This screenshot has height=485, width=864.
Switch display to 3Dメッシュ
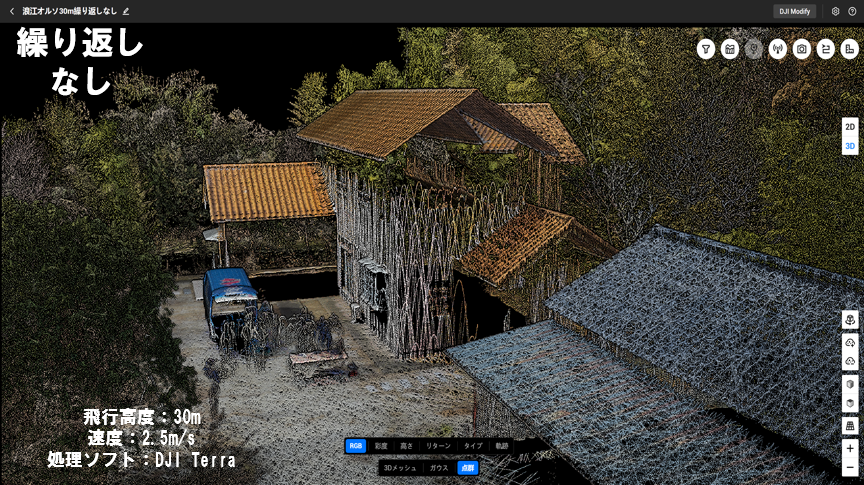[x=400, y=468]
